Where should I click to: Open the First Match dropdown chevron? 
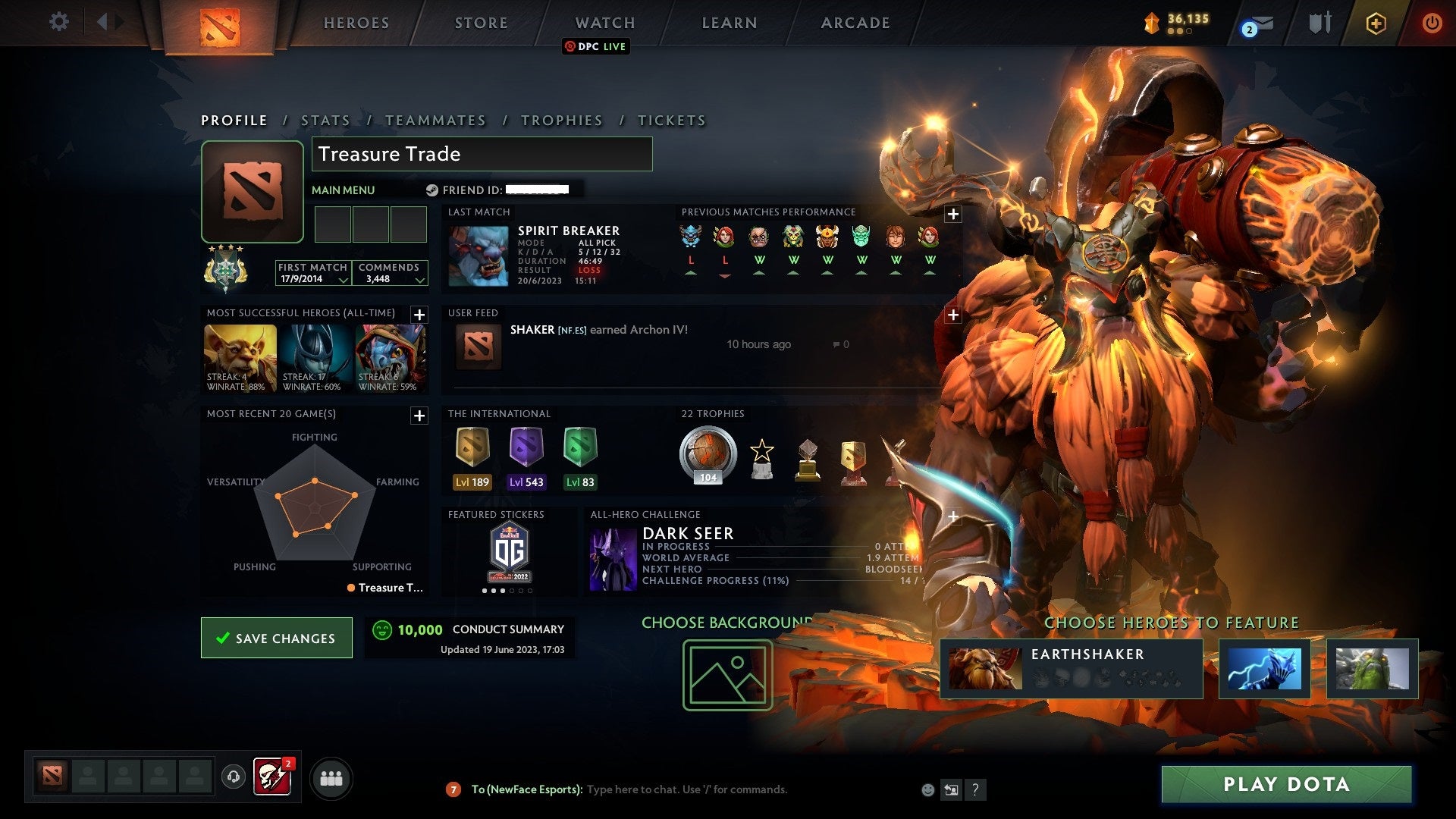[x=345, y=279]
